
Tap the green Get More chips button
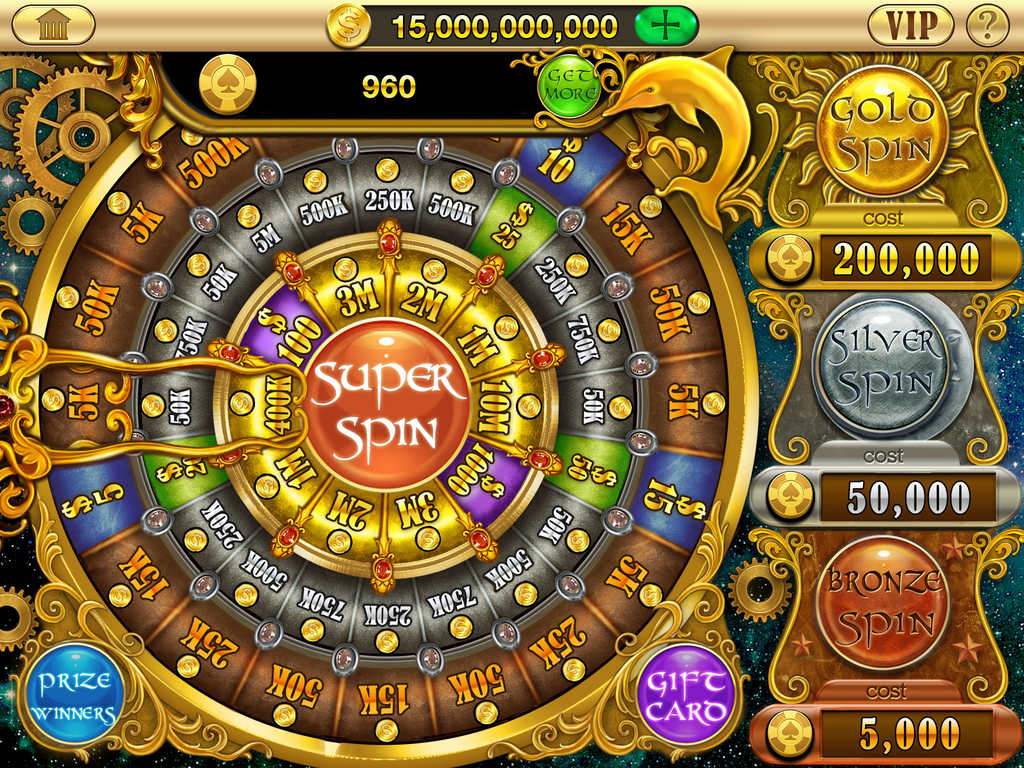570,85
